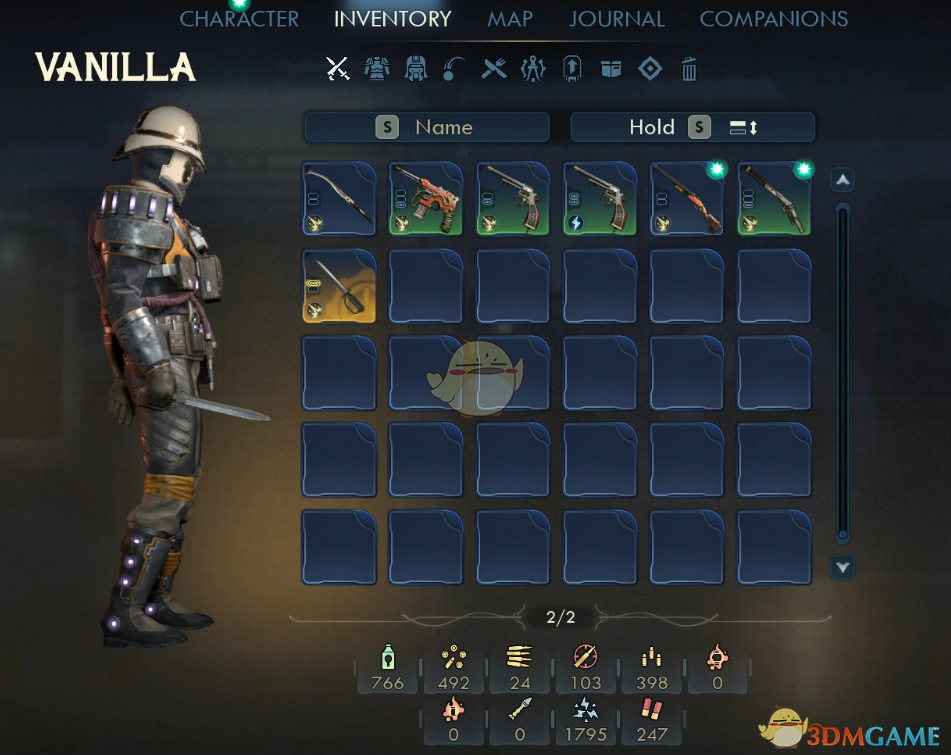Click the inventory scroll up arrow

[x=843, y=180]
